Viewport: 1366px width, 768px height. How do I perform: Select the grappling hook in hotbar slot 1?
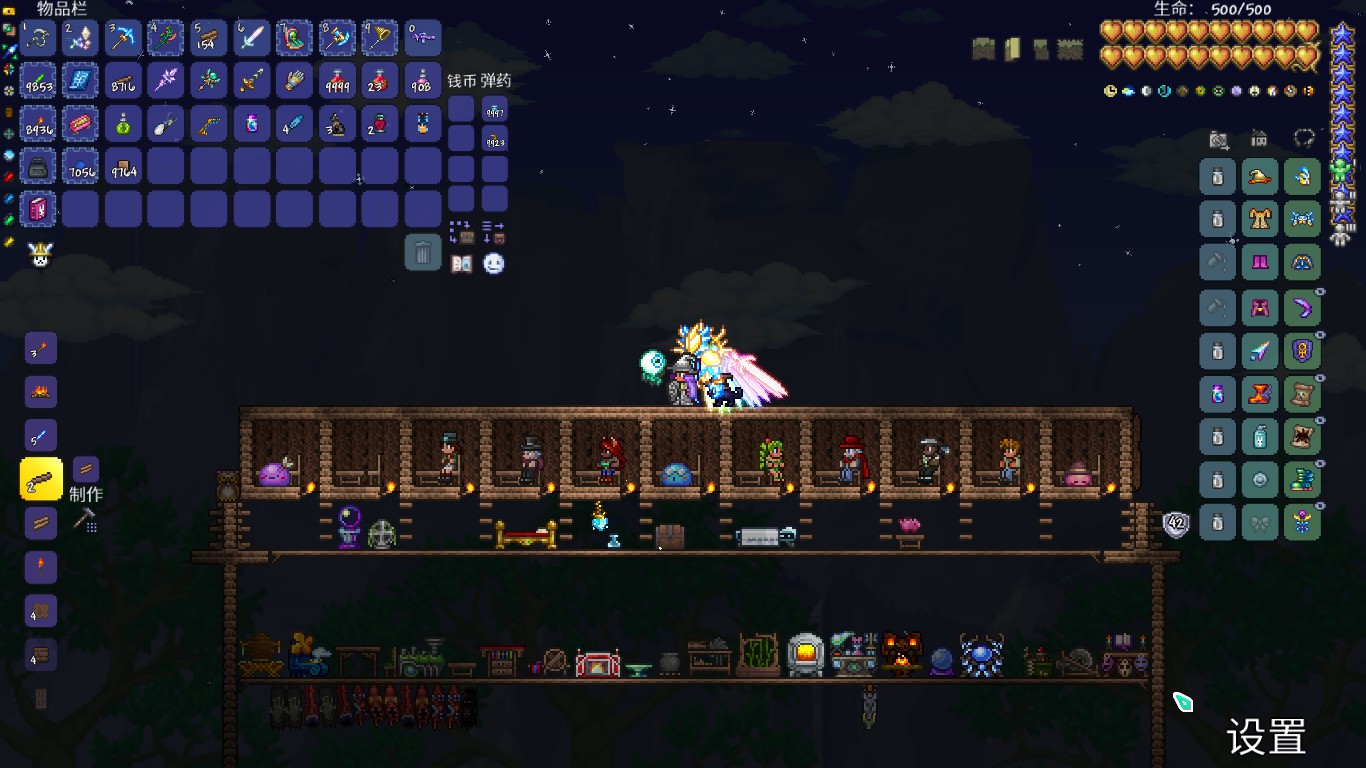[x=38, y=38]
